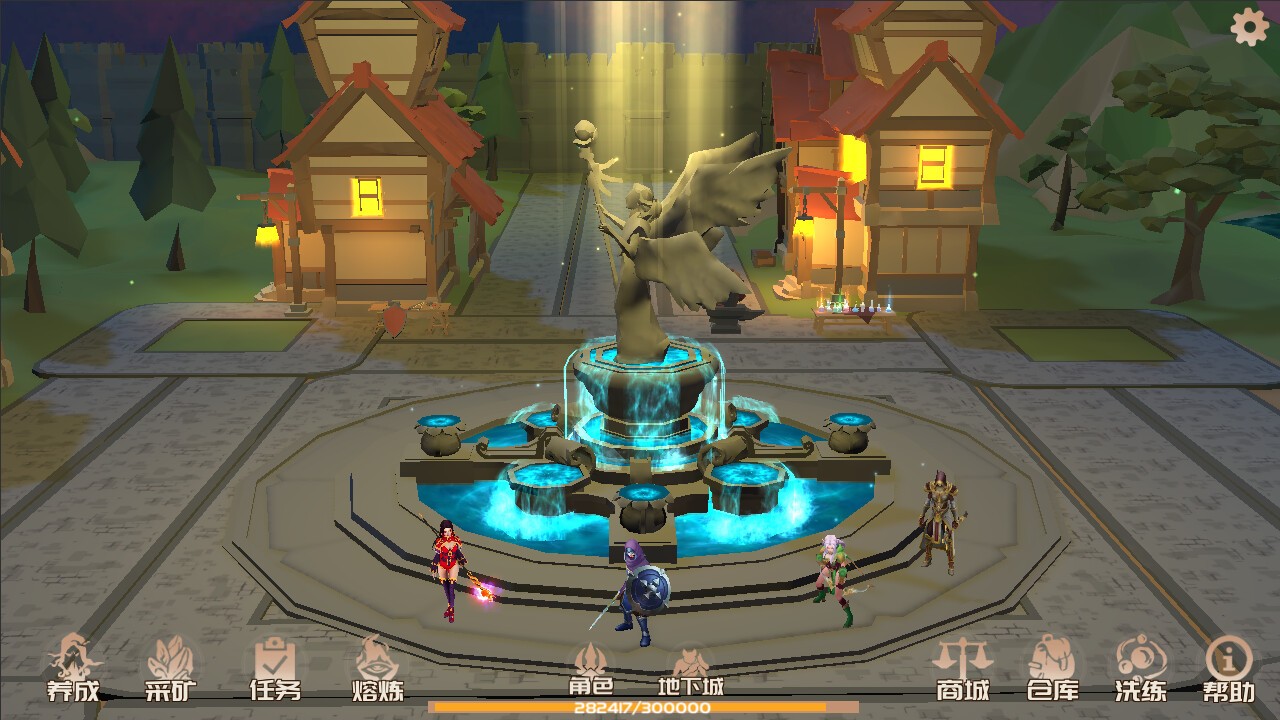Open the 熔炼 smelting menu
The image size is (1280, 720).
pyautogui.click(x=377, y=668)
